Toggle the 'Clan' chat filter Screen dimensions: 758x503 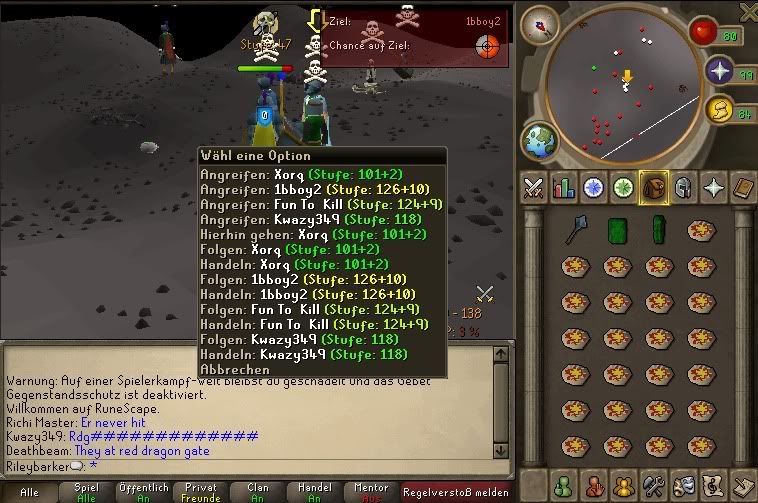tap(259, 492)
